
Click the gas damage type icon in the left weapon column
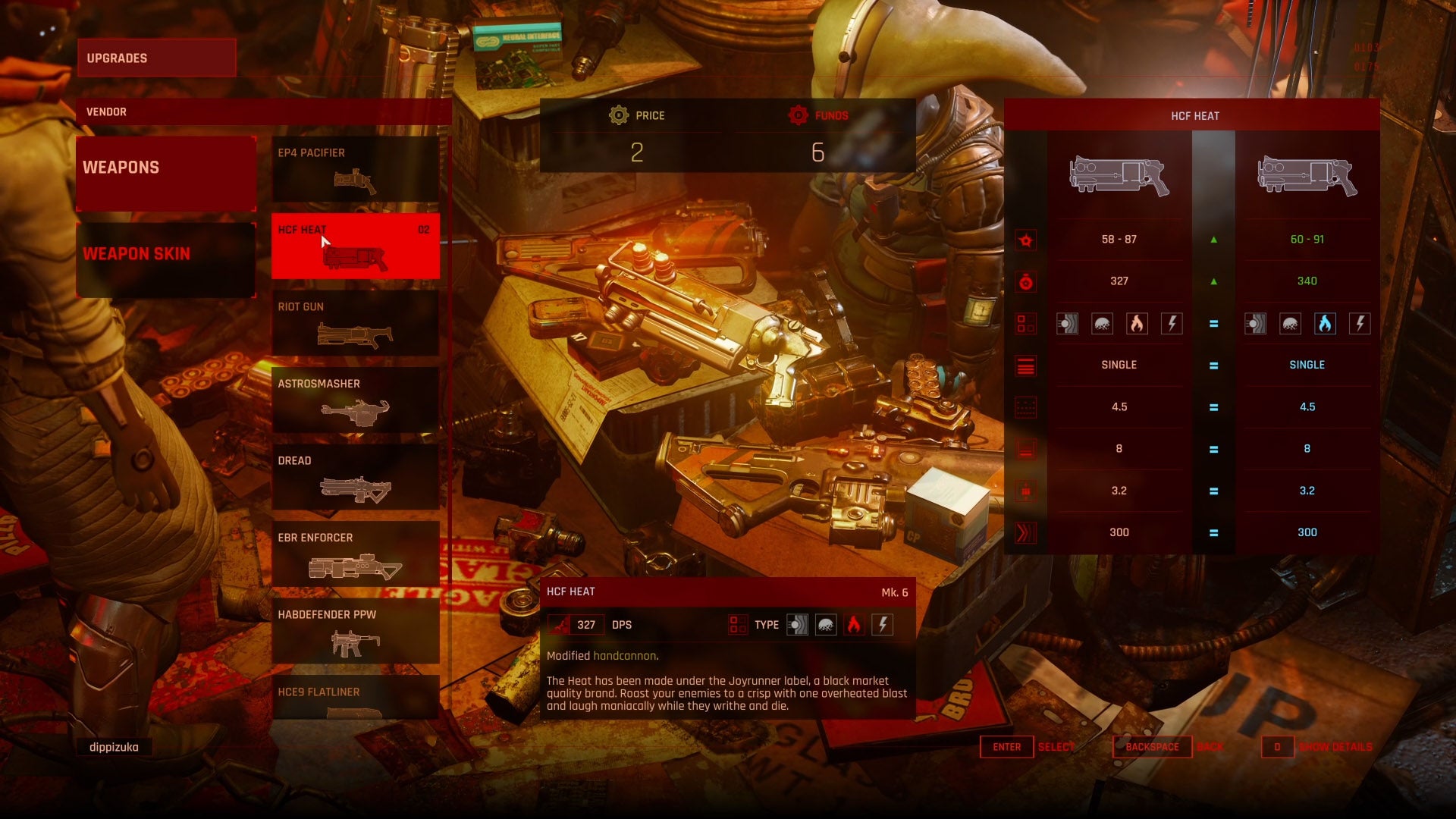(1103, 323)
